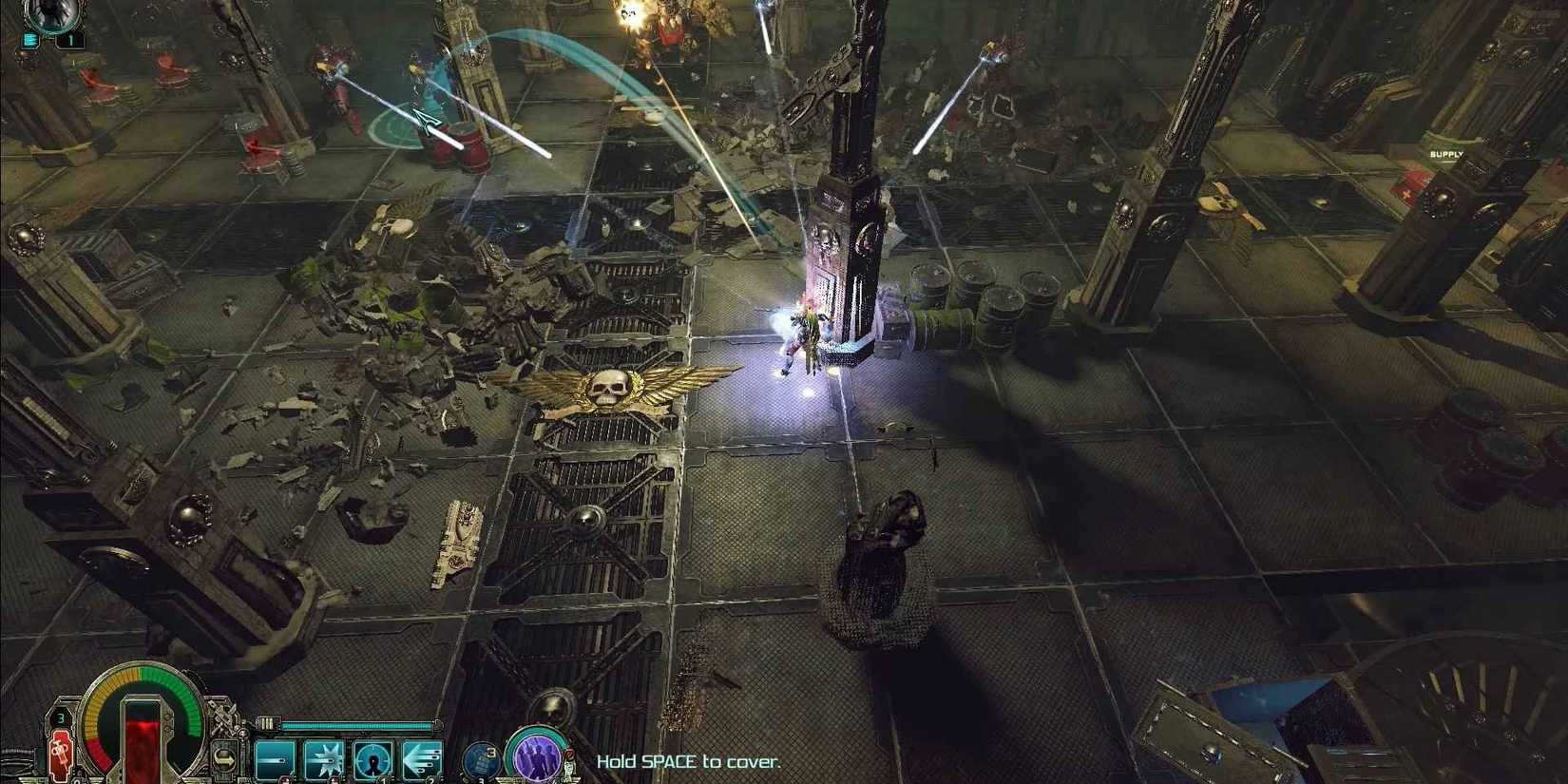The image size is (1568, 784).
Task: Click the SUPPLY label near the crates
Action: [1445, 152]
